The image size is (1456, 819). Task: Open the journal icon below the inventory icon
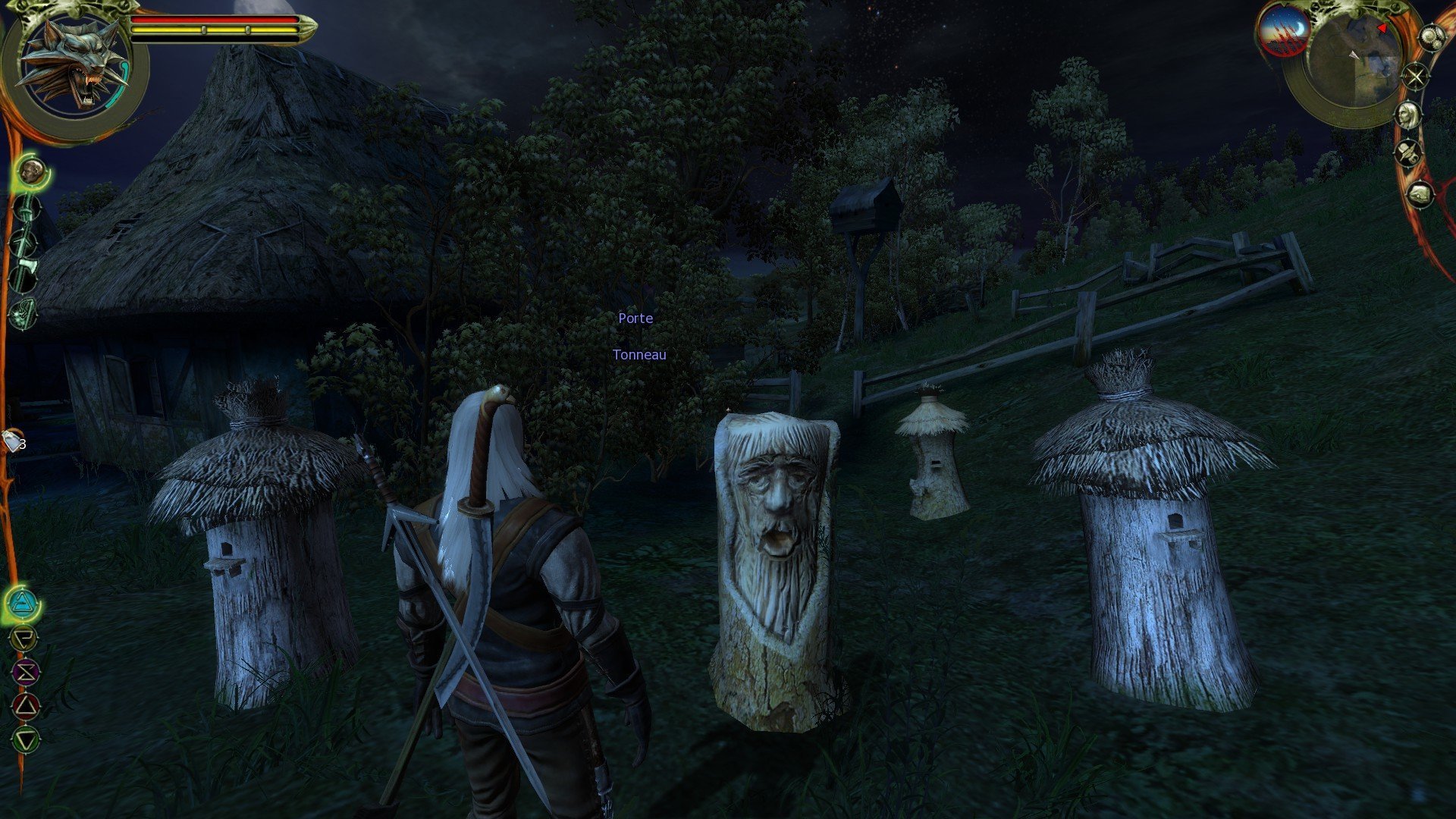click(x=1420, y=195)
